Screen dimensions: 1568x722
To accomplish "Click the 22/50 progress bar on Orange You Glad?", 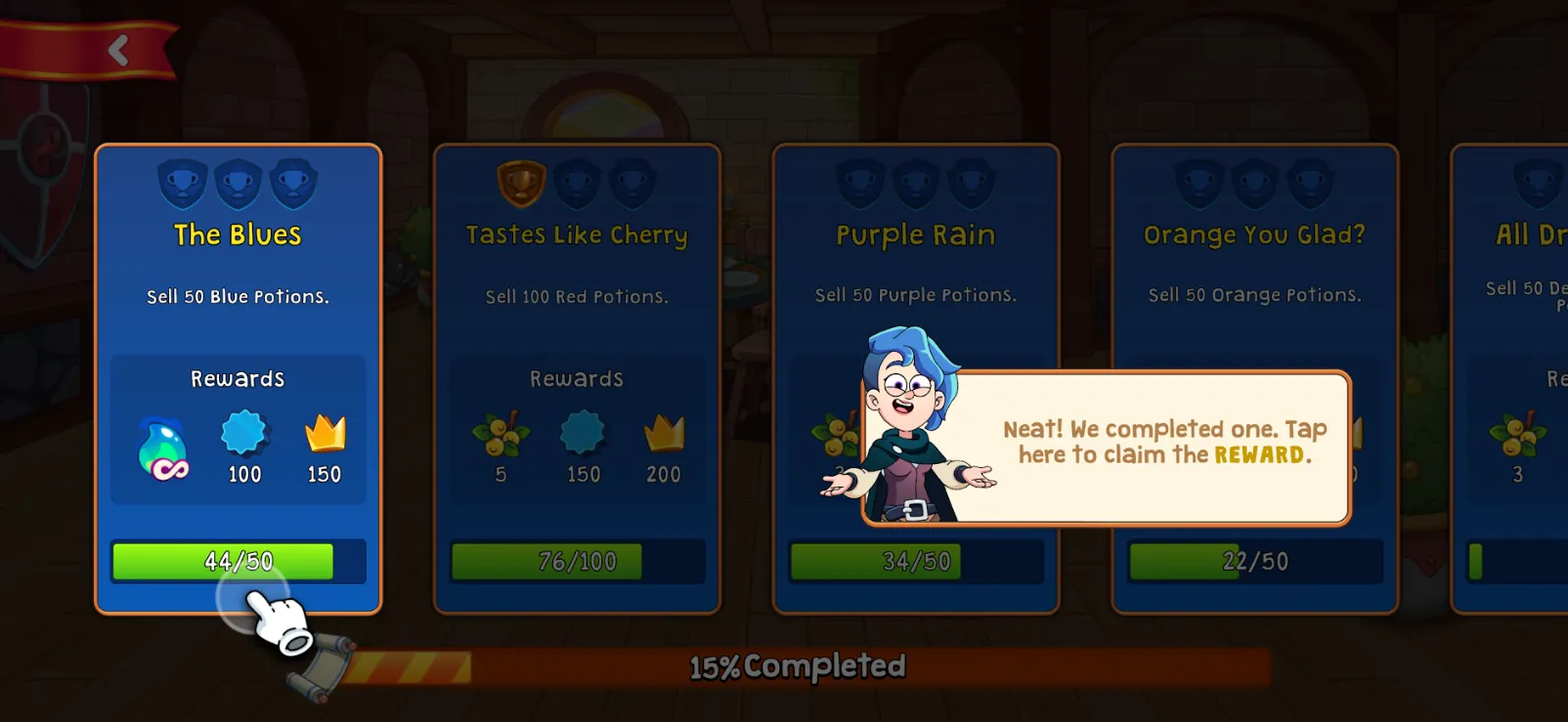I will 1254,561.
